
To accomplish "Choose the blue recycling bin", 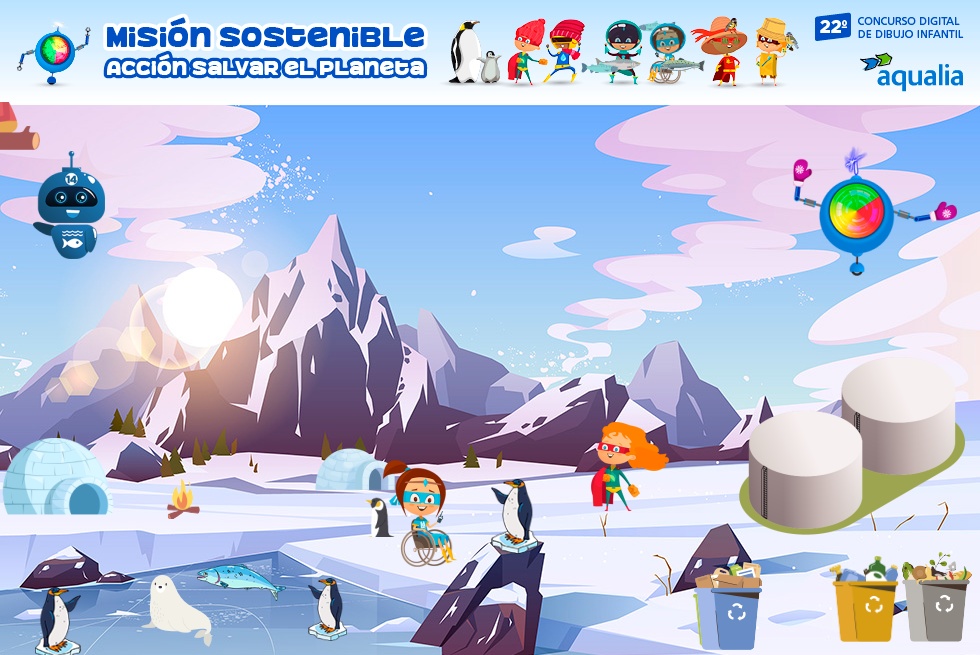I will pos(730,610).
